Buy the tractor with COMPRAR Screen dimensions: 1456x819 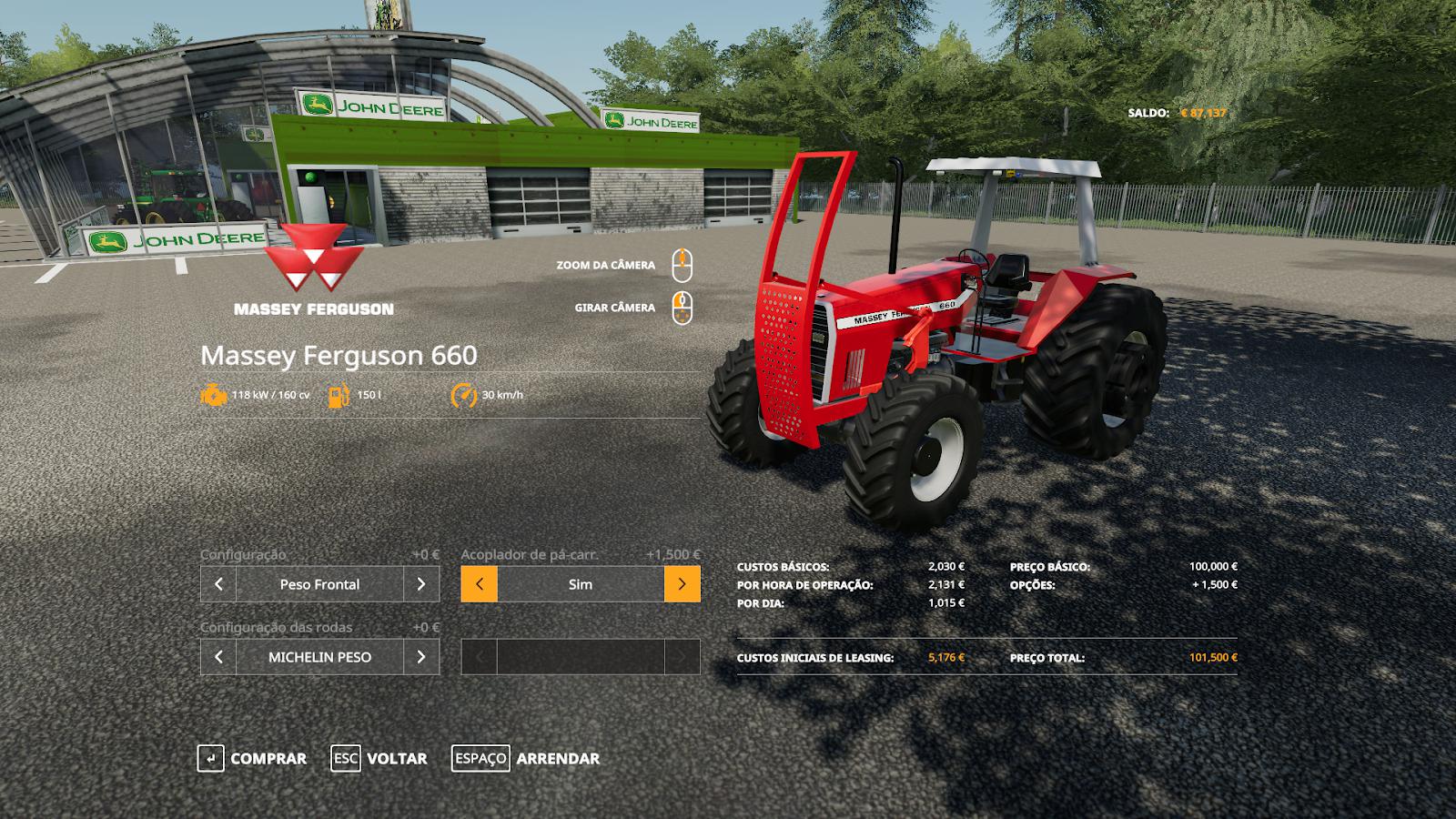252,758
